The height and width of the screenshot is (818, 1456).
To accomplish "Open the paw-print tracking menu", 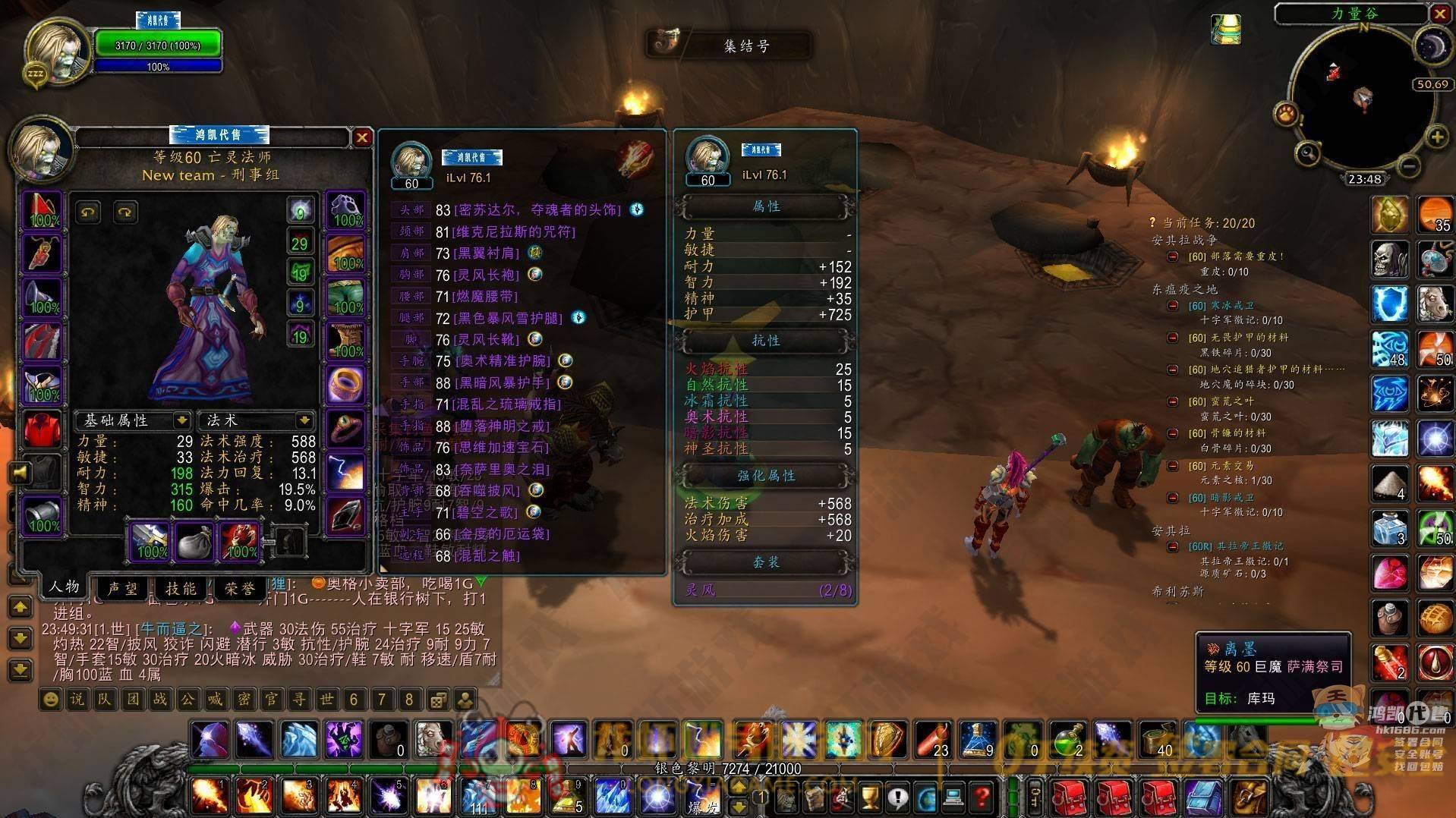I will [1286, 114].
